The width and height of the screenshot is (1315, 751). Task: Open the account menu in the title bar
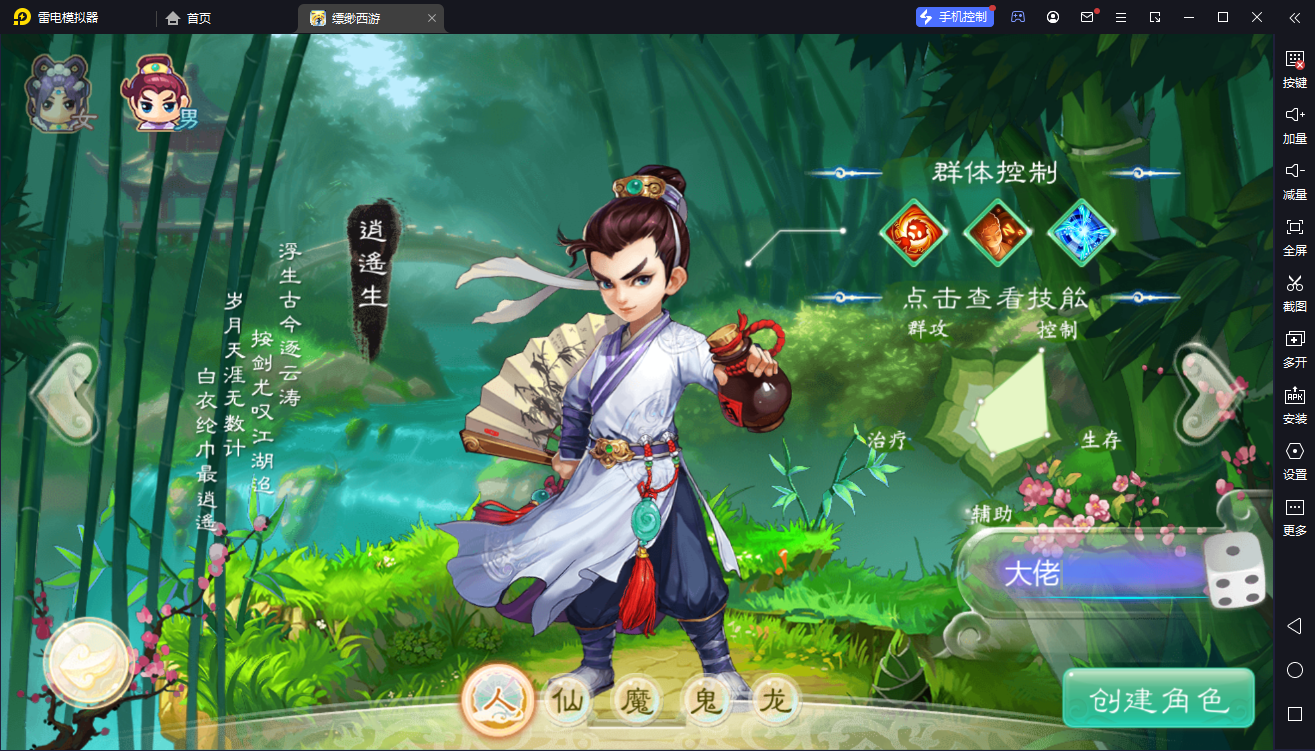click(1053, 17)
